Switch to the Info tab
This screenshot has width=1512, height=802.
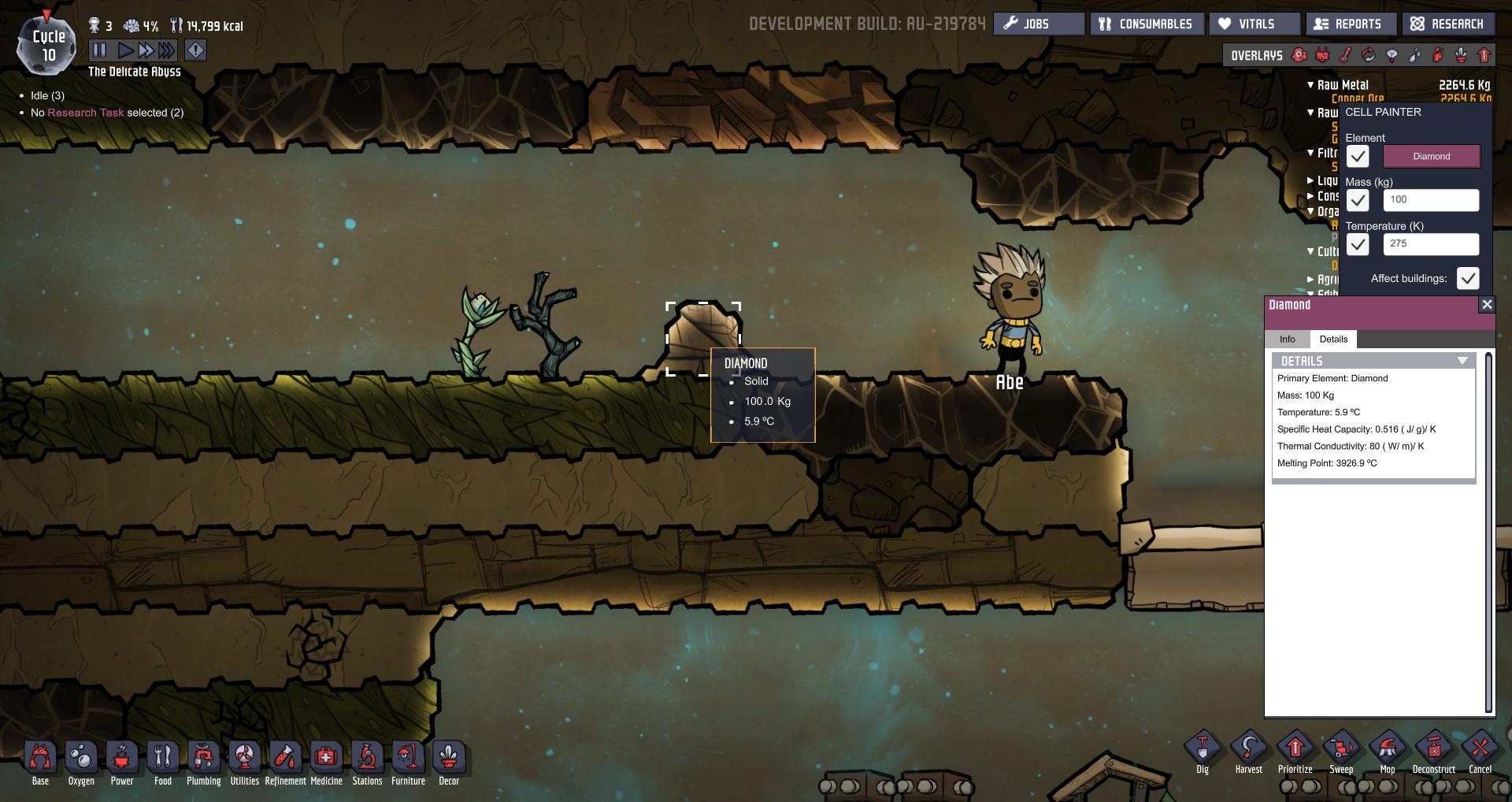click(x=1287, y=340)
